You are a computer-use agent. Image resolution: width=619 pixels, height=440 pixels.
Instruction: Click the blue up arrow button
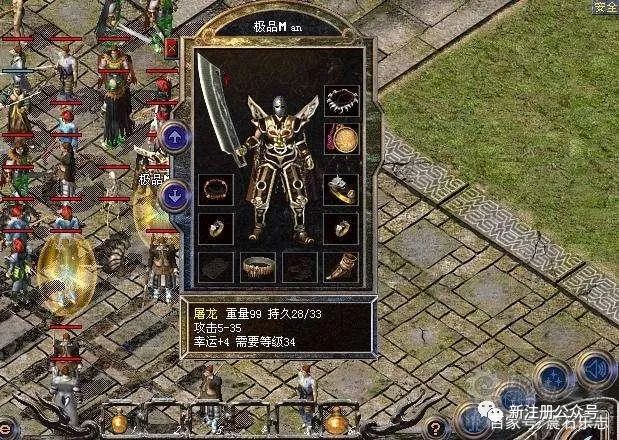(x=175, y=136)
